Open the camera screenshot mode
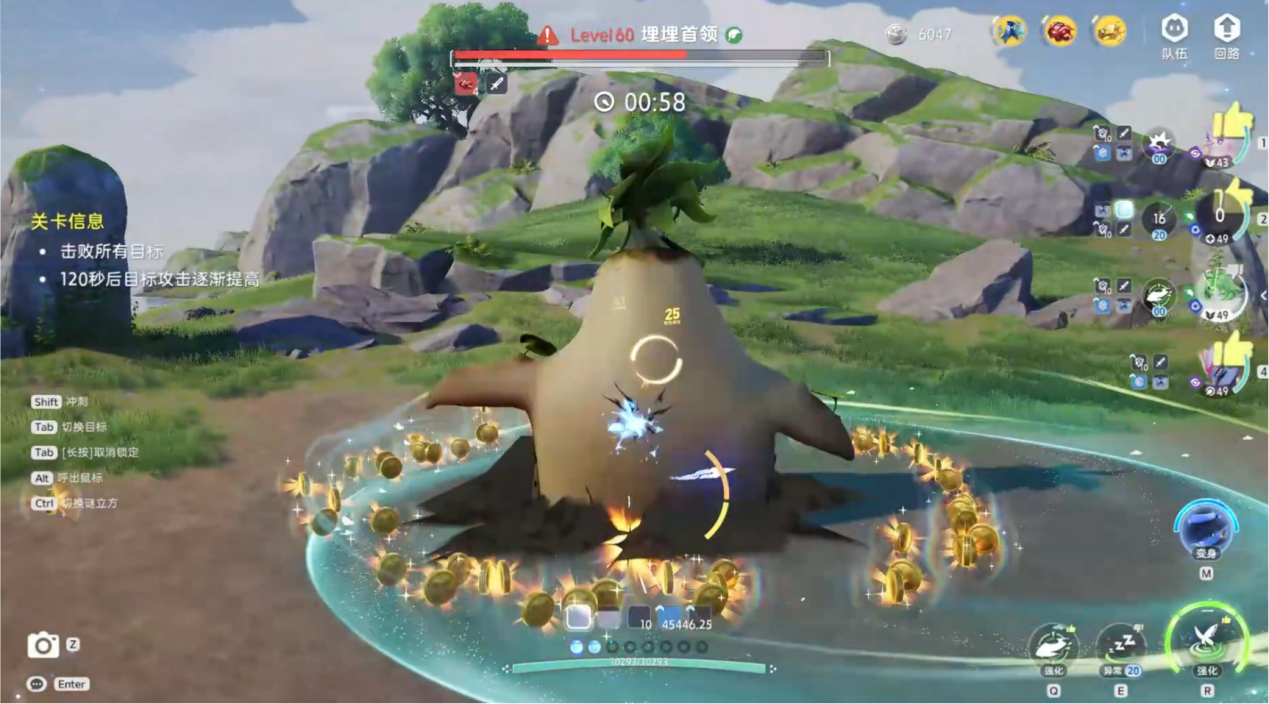This screenshot has width=1269, height=704. pos(43,645)
